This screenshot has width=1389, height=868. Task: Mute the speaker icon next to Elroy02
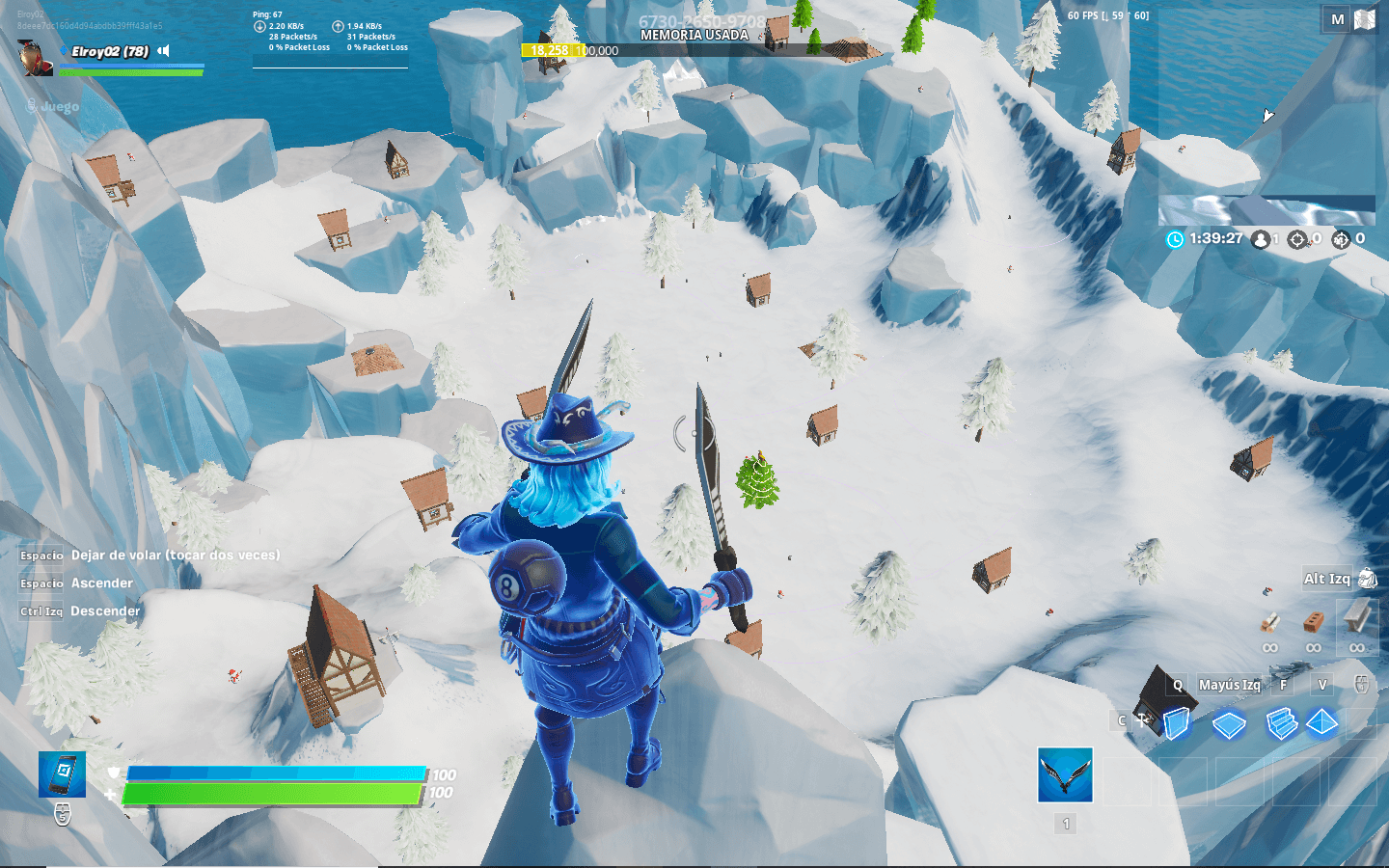click(x=160, y=51)
